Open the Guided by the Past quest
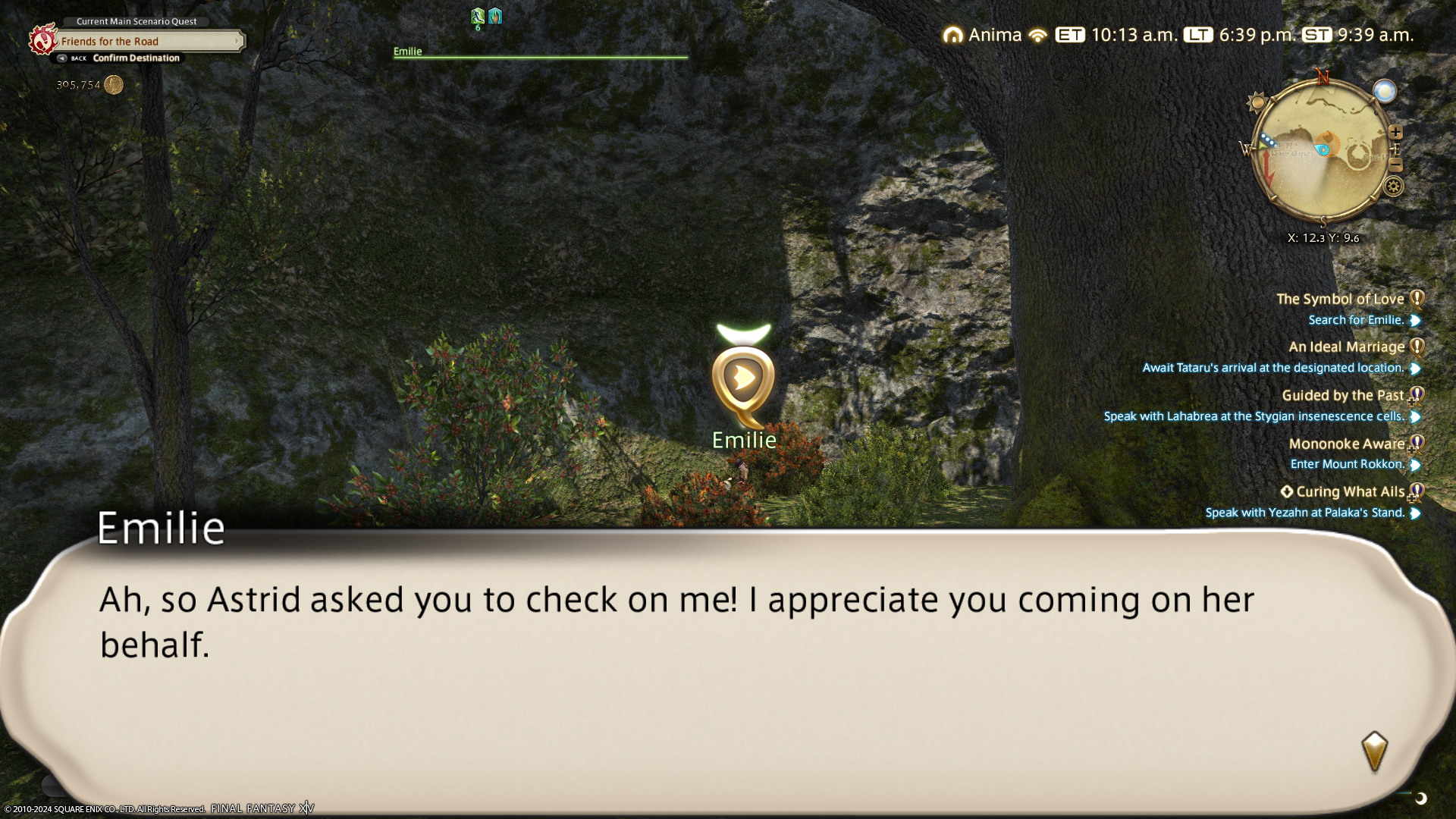The height and width of the screenshot is (819, 1456). (x=1342, y=395)
